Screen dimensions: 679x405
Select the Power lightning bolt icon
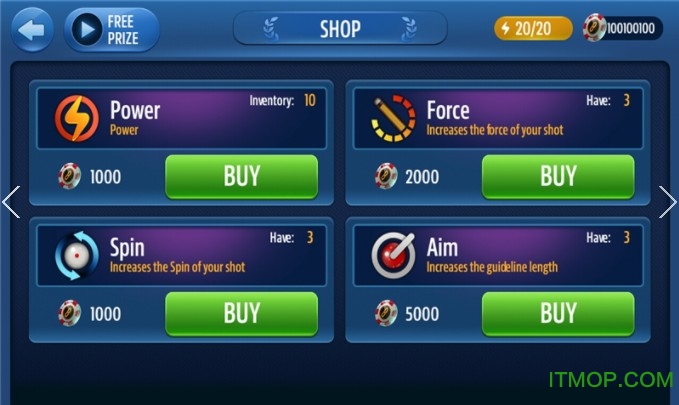point(76,116)
